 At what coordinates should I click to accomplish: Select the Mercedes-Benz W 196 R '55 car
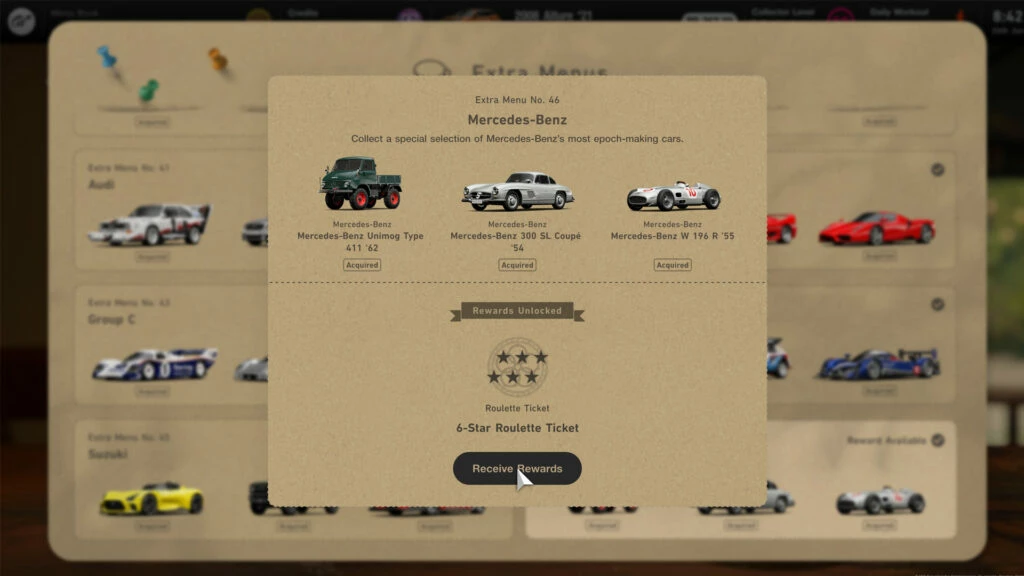point(672,194)
